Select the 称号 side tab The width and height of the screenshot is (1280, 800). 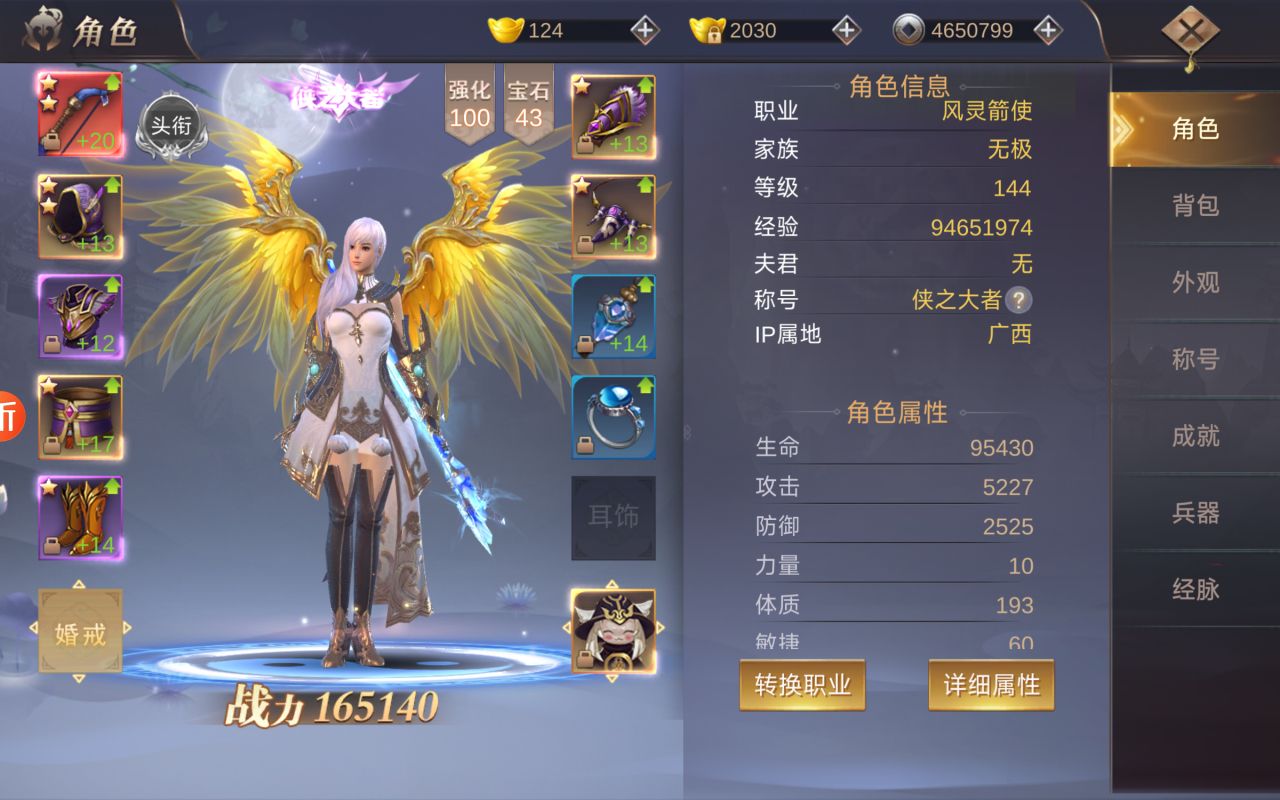(1195, 359)
